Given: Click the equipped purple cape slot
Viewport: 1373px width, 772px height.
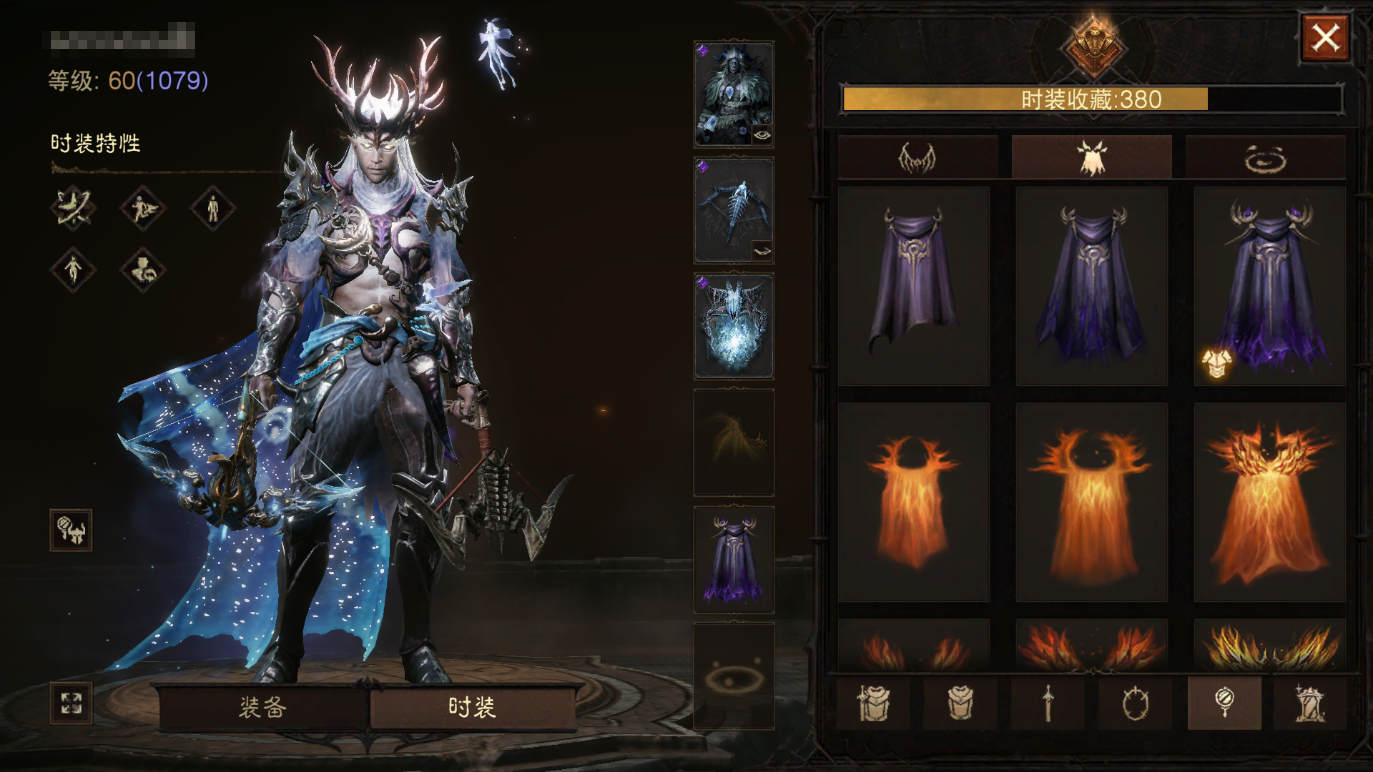Looking at the screenshot, I should pyautogui.click(x=733, y=559).
